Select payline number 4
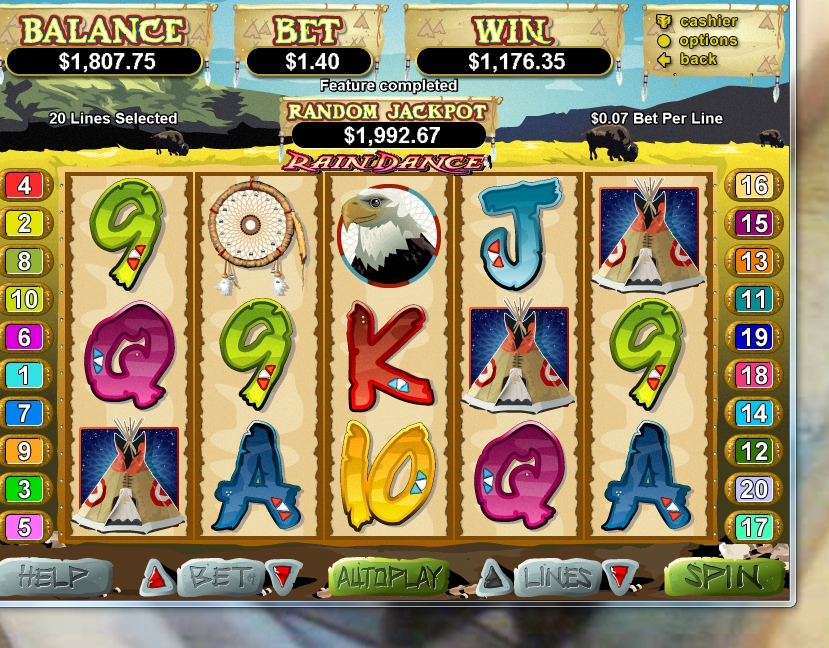Viewport: 829px width, 648px height. (24, 185)
